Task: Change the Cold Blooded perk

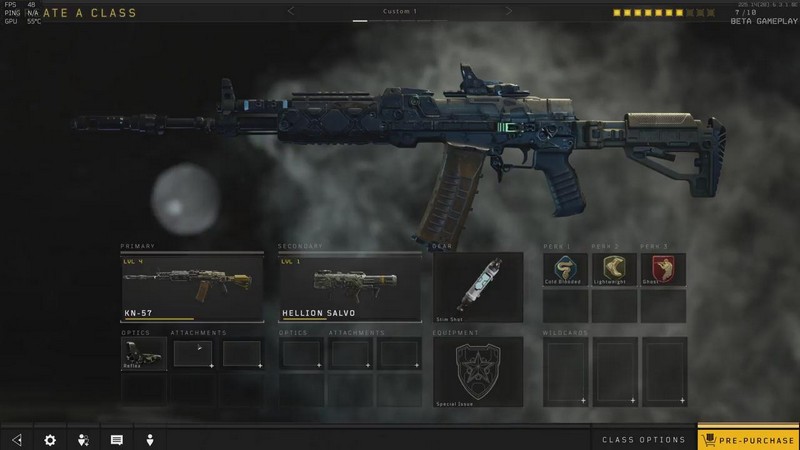Action: pyautogui.click(x=565, y=269)
